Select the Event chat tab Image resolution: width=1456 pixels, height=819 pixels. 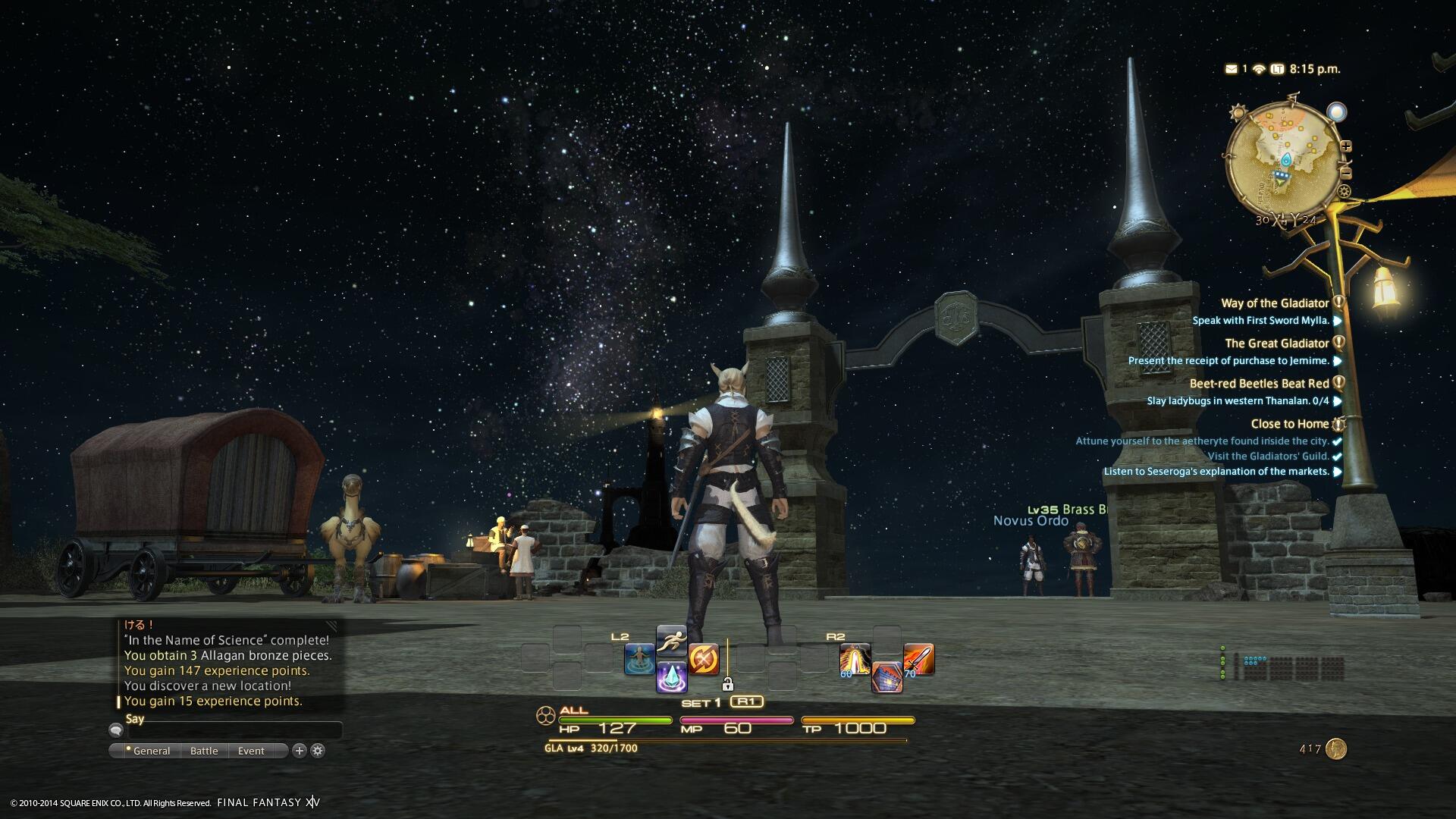coord(251,751)
